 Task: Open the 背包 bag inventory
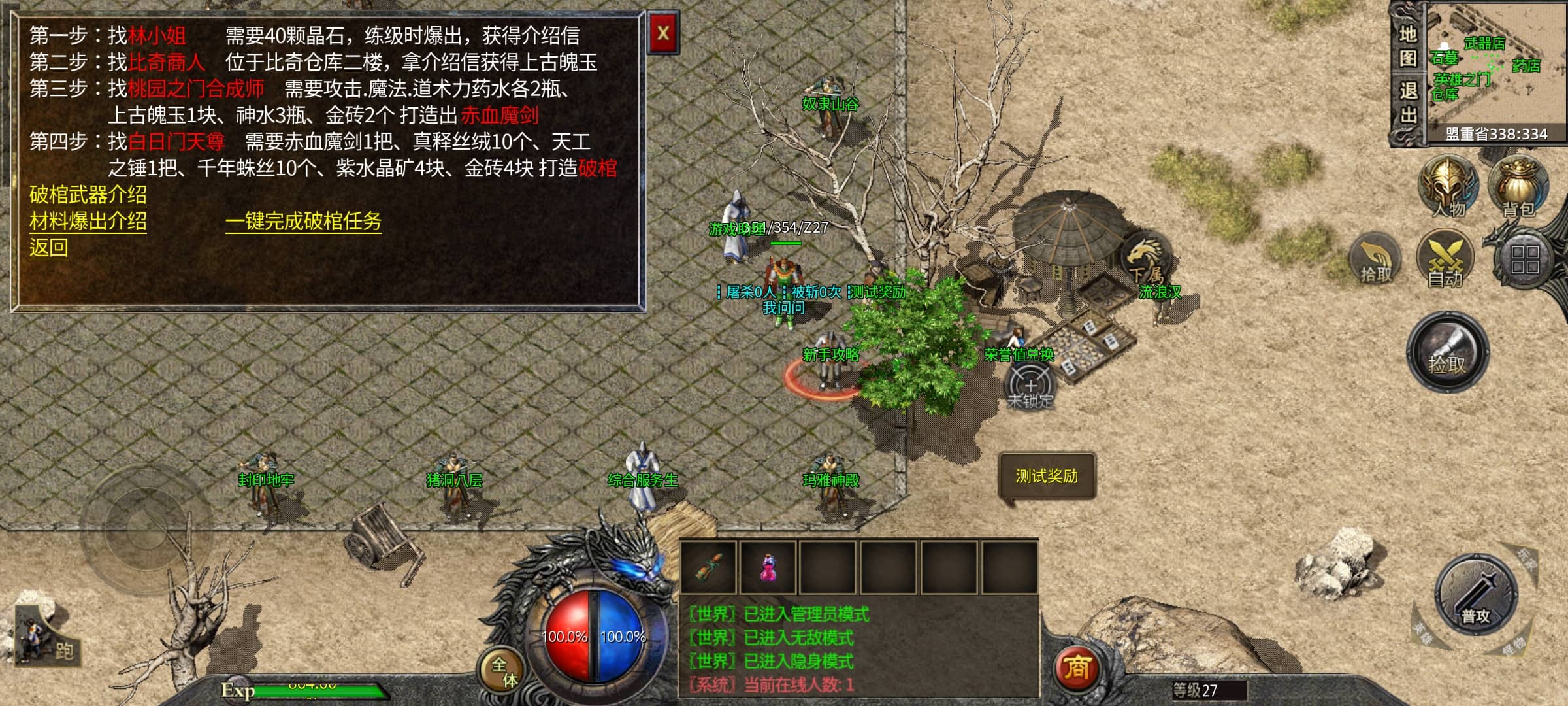[x=1518, y=188]
